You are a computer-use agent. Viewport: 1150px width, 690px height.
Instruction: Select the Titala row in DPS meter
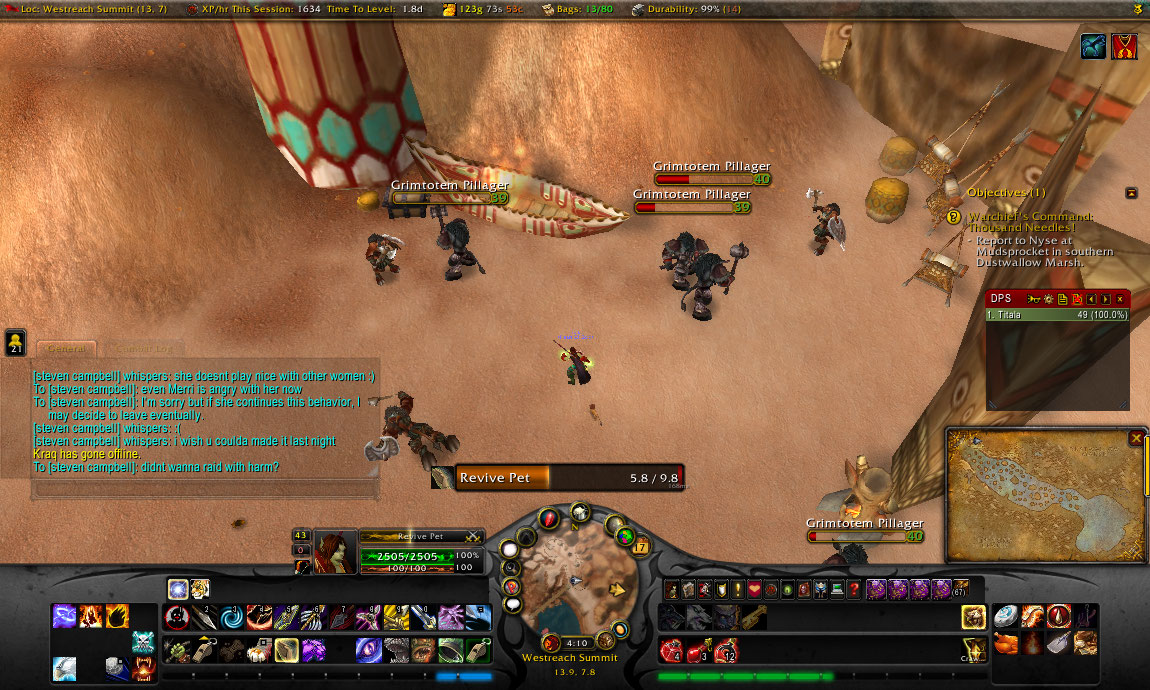tap(1057, 314)
